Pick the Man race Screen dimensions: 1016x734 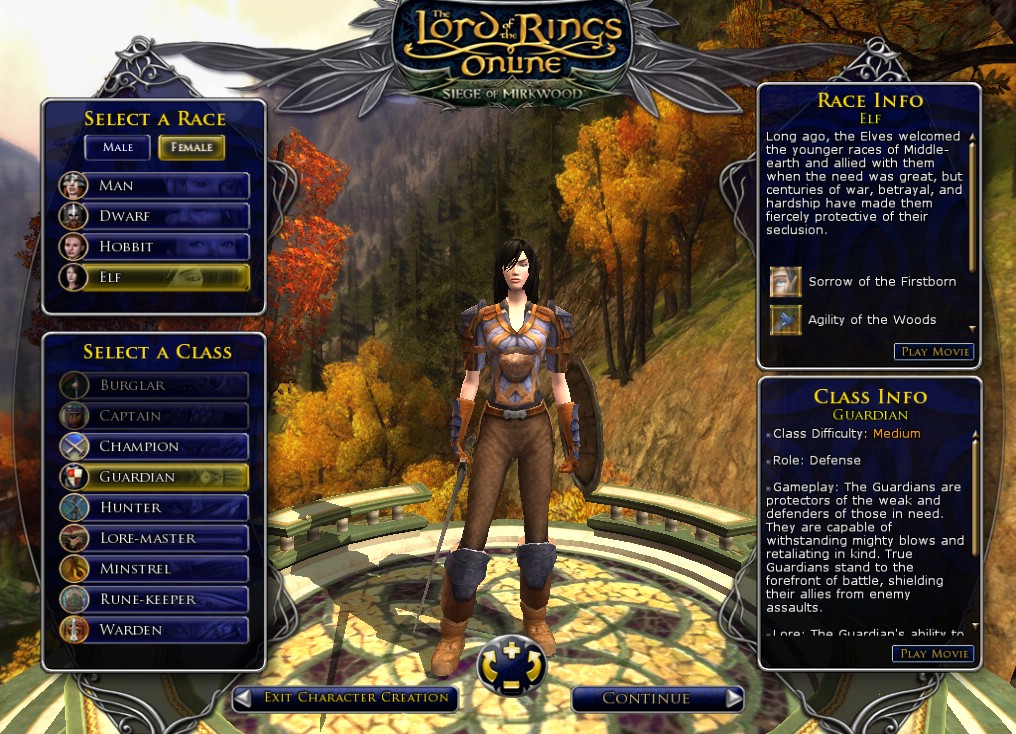pos(154,186)
